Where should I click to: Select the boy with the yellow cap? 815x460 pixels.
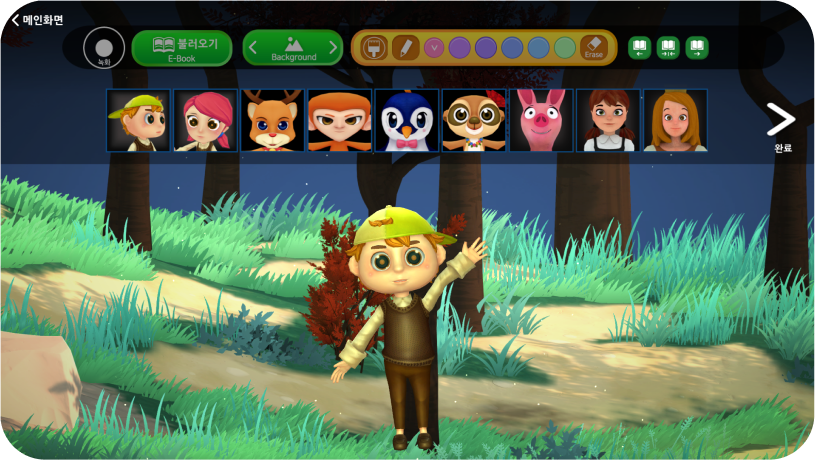pos(138,121)
